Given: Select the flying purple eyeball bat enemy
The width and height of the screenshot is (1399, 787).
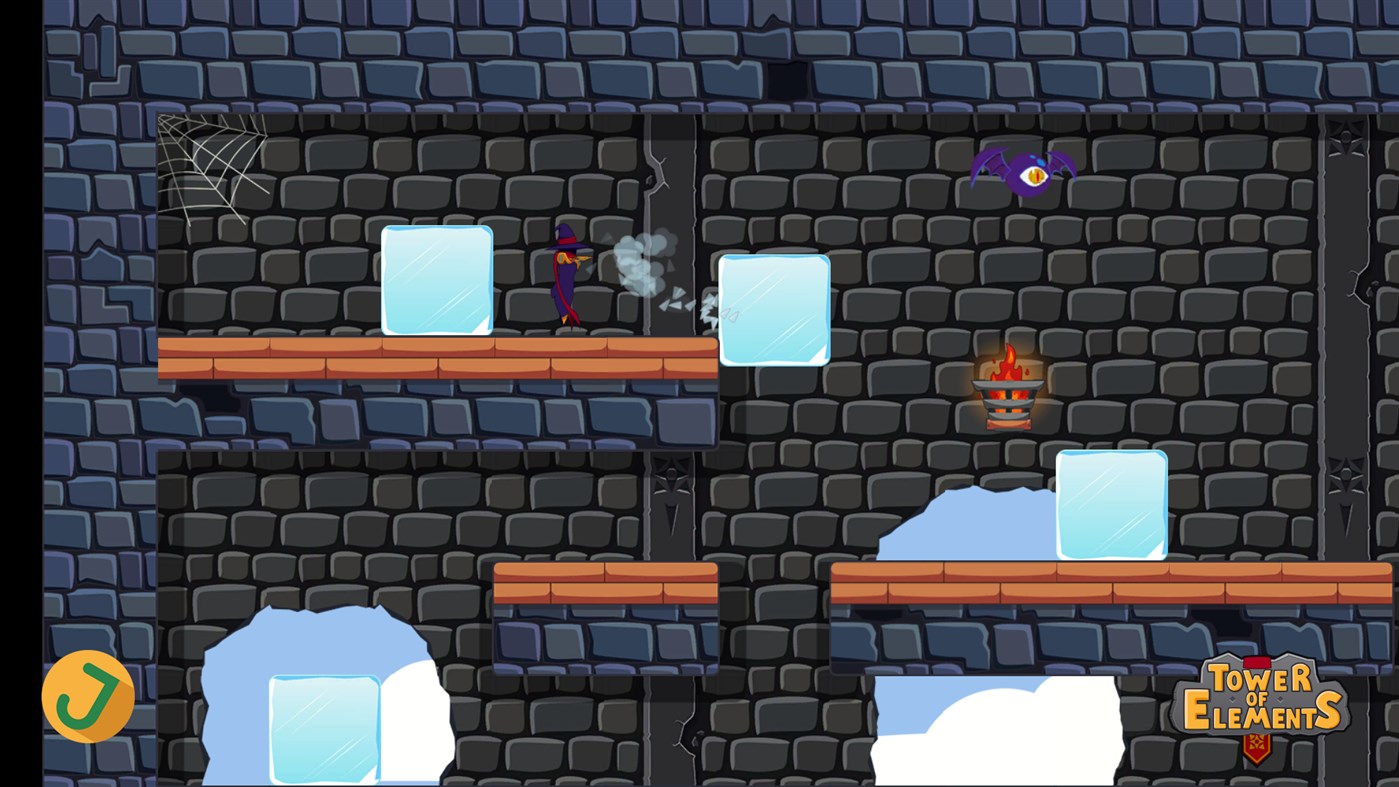Looking at the screenshot, I should pyautogui.click(x=1022, y=172).
